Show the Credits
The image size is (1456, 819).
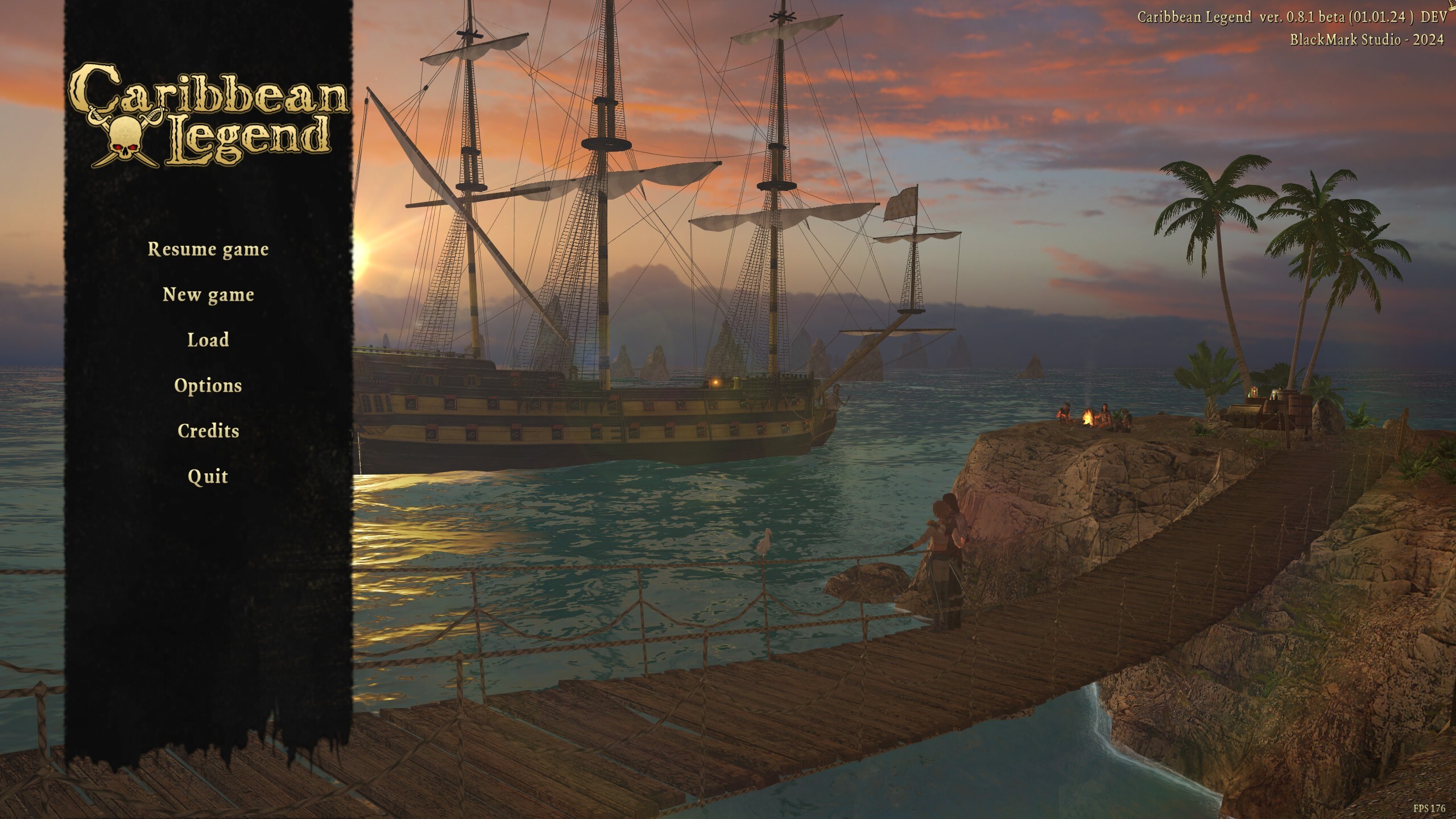click(x=208, y=431)
